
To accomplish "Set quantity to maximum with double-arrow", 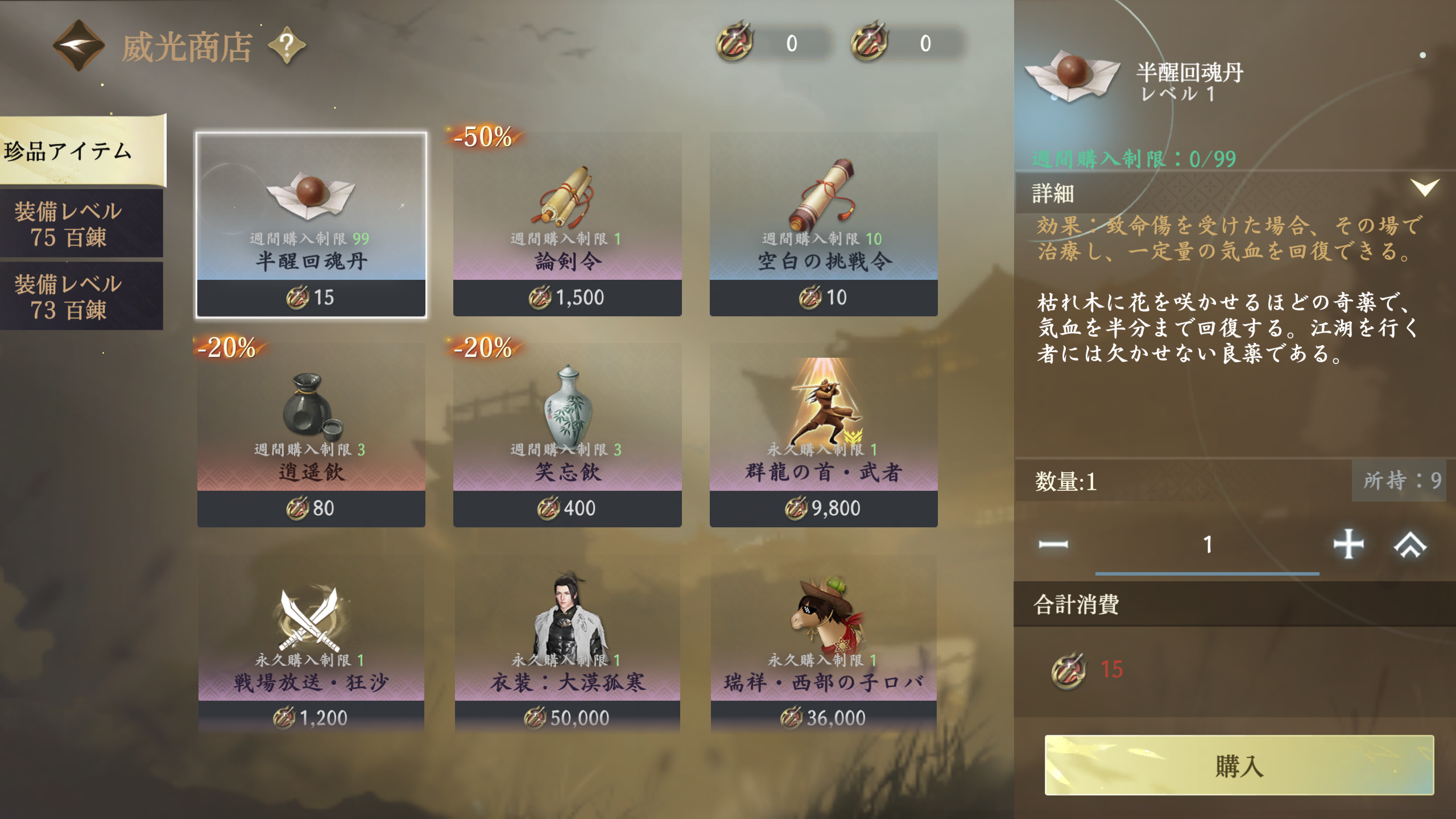I will (1410, 545).
